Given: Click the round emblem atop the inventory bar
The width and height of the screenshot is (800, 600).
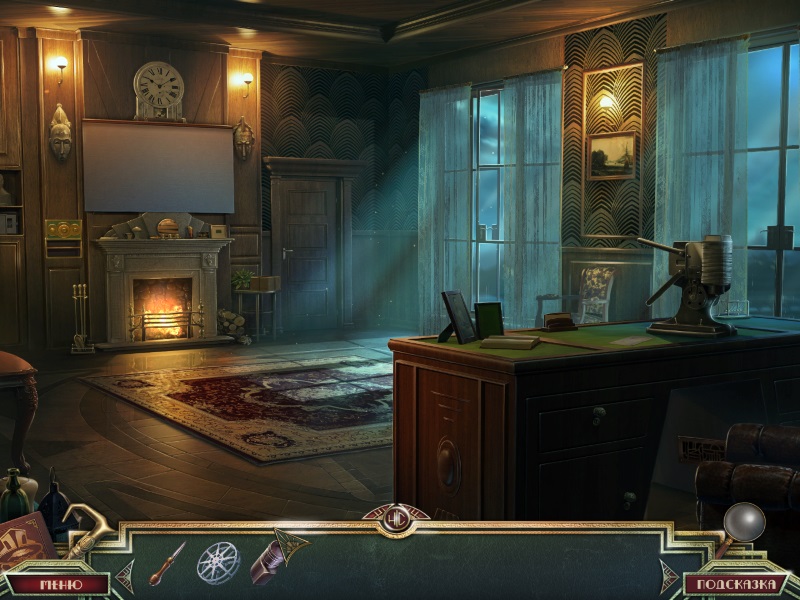Looking at the screenshot, I should (396, 519).
